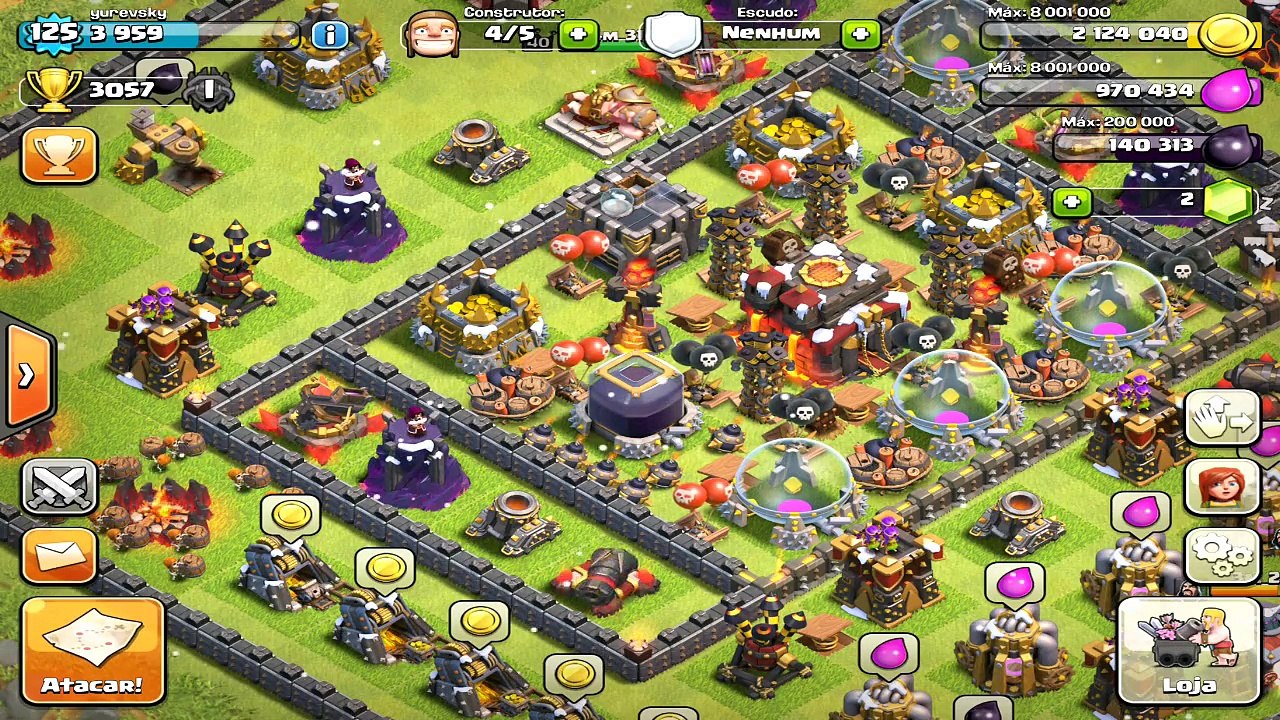
Task: Open the red-haired villager achievements button
Action: (x=1222, y=487)
